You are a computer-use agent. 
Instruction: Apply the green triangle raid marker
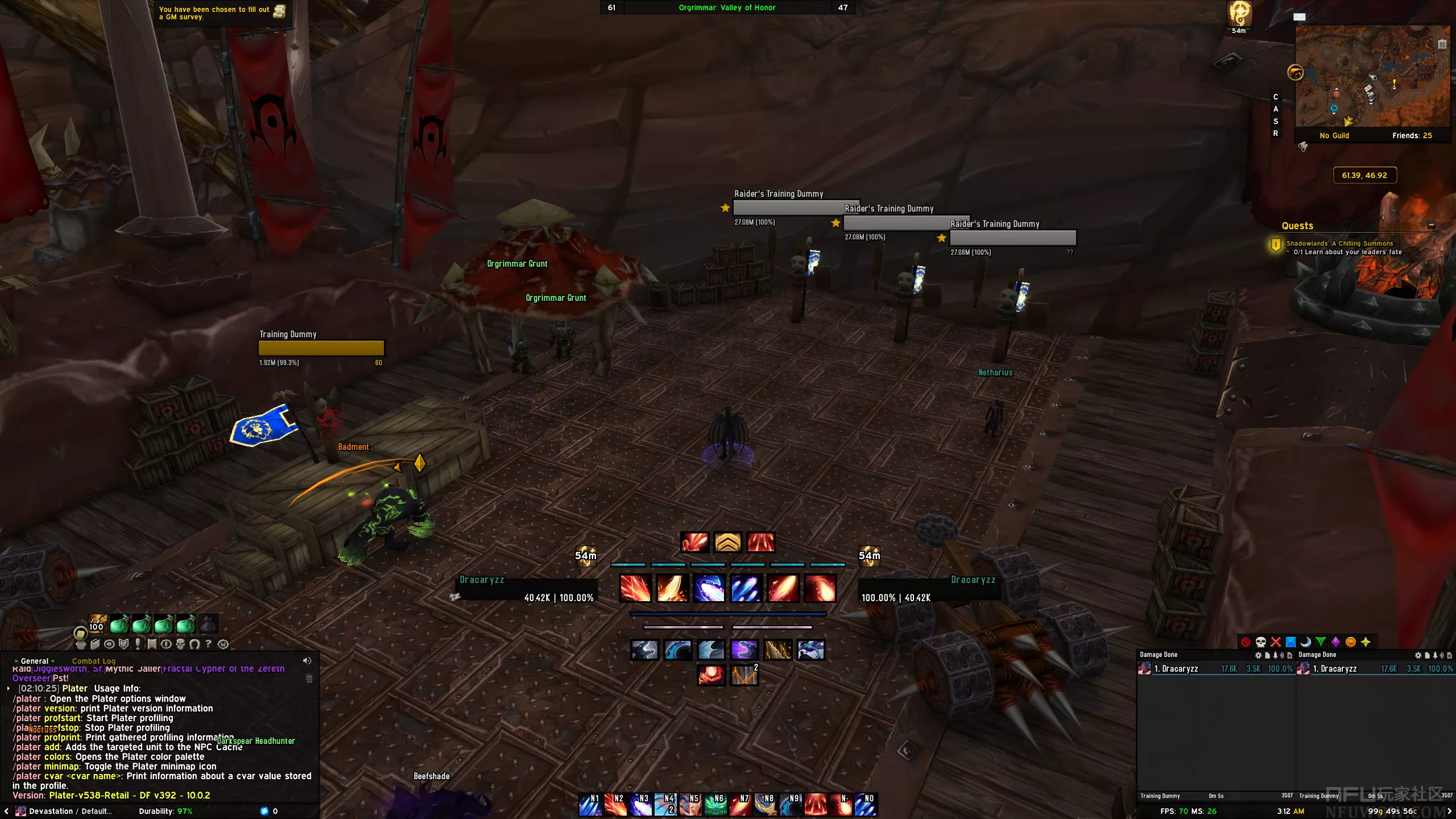tap(1321, 642)
